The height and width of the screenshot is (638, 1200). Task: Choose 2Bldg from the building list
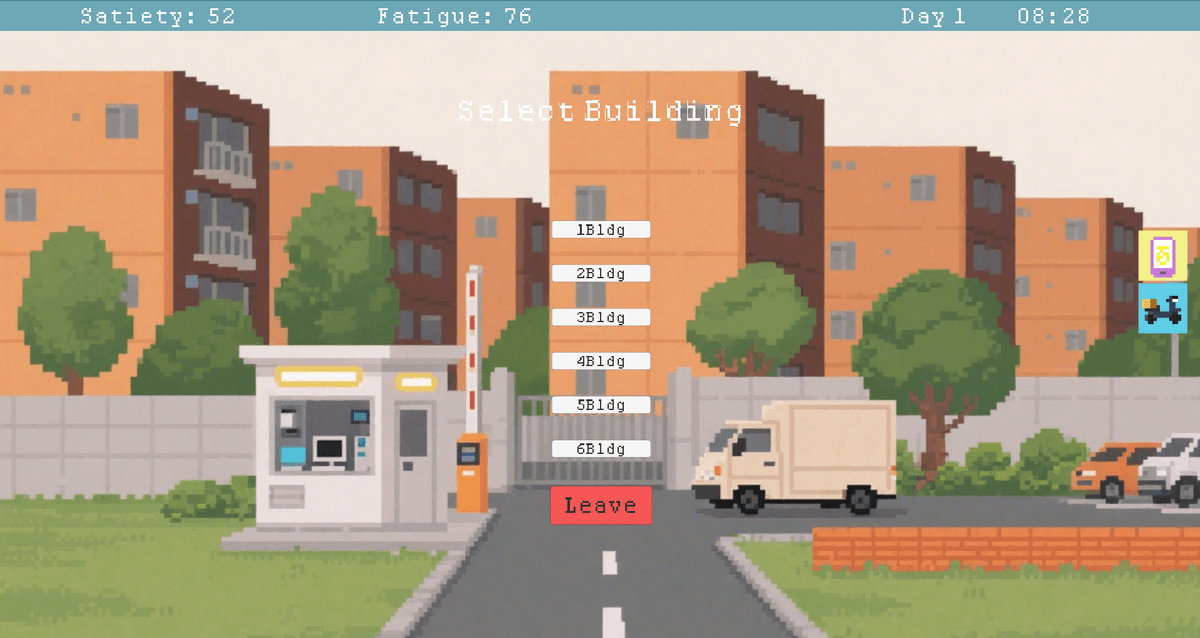tap(601, 274)
